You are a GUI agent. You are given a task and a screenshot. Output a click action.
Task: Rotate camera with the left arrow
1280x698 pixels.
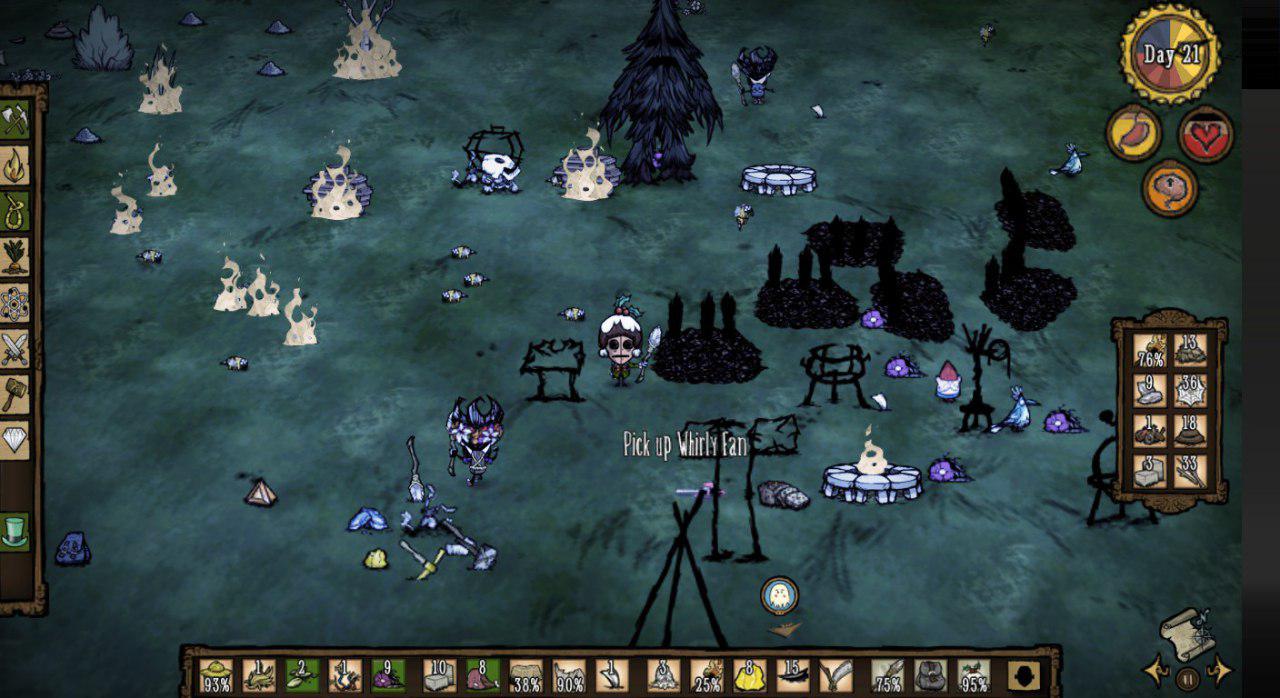pos(1156,669)
